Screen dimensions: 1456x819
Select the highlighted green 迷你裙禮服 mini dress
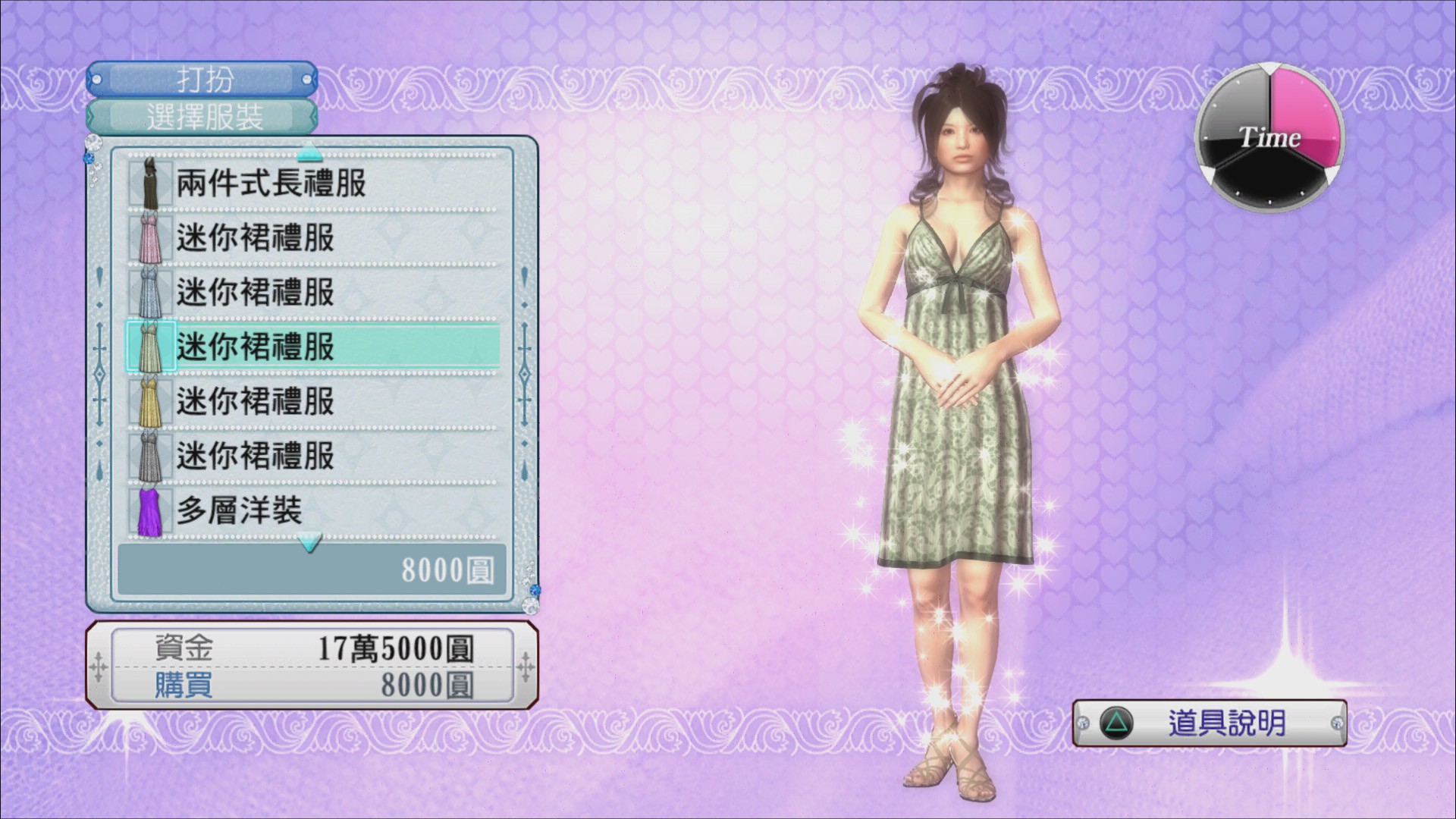click(311, 347)
